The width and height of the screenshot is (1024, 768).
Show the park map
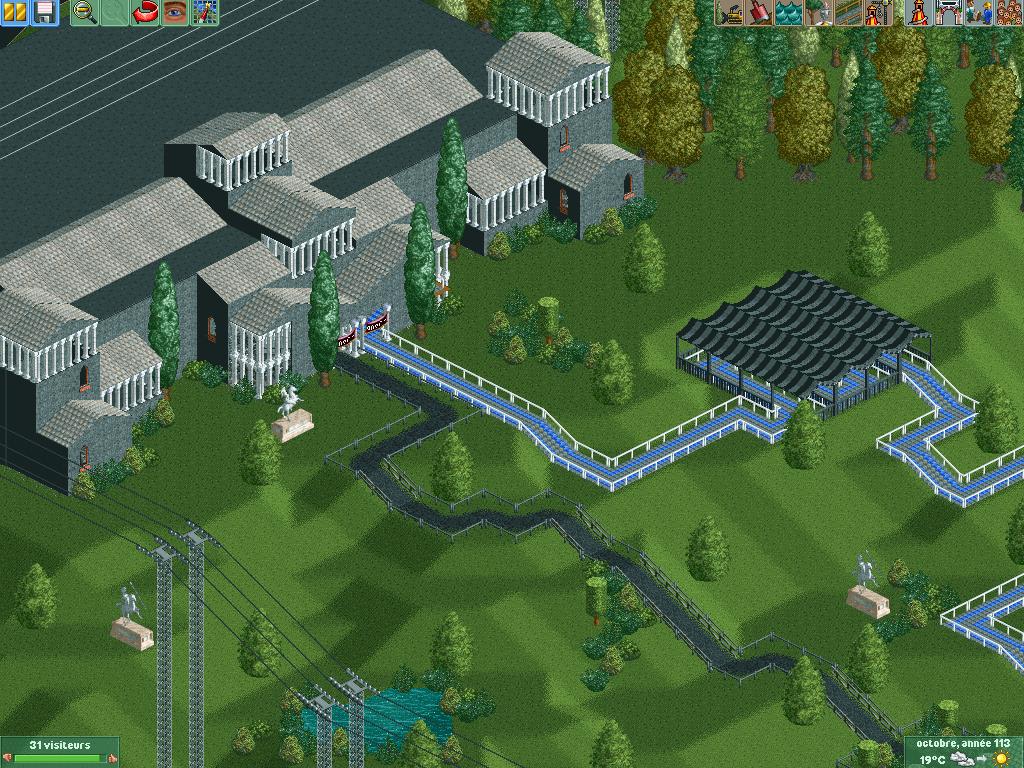(206, 13)
